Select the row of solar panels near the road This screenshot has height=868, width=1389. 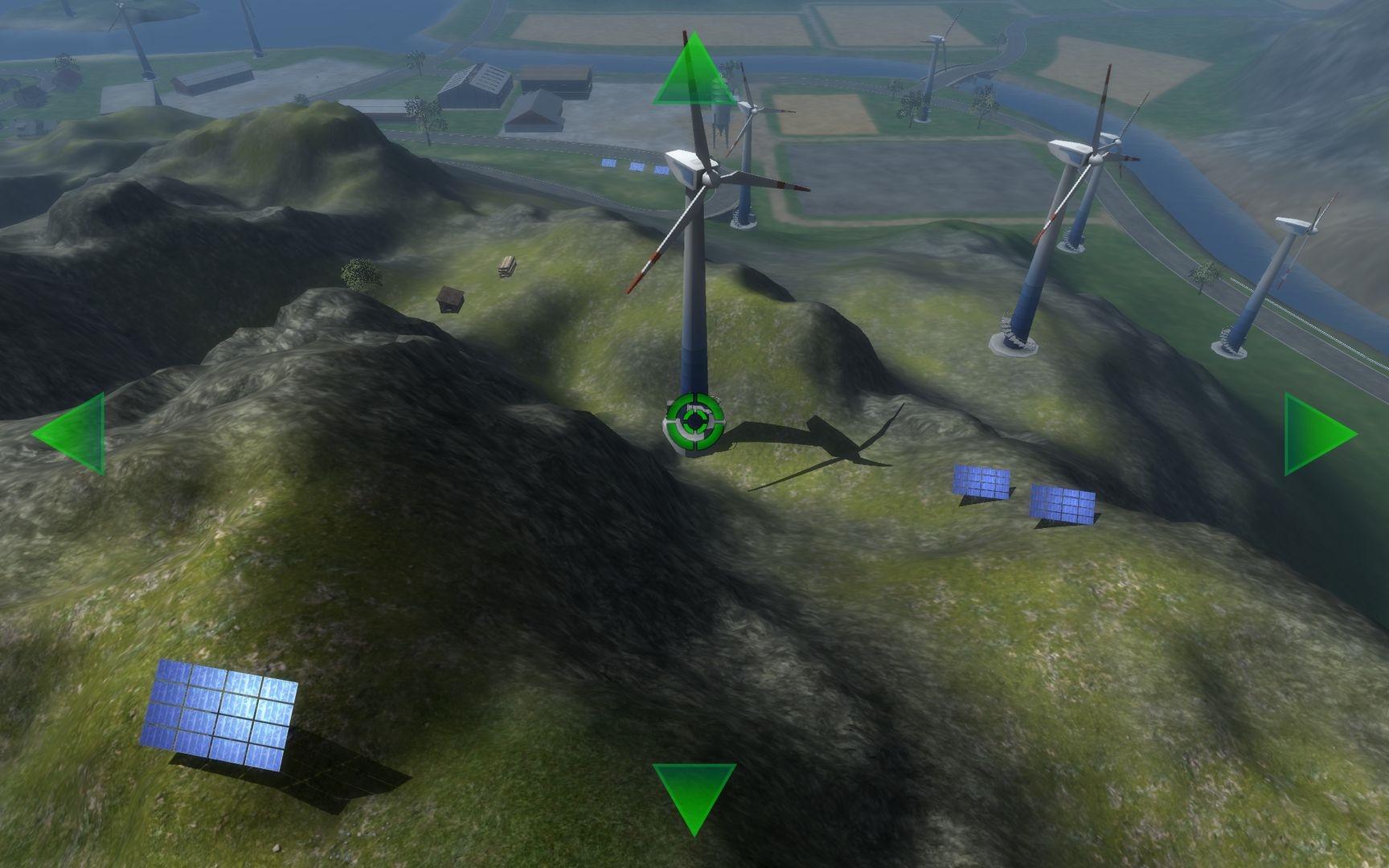point(635,166)
